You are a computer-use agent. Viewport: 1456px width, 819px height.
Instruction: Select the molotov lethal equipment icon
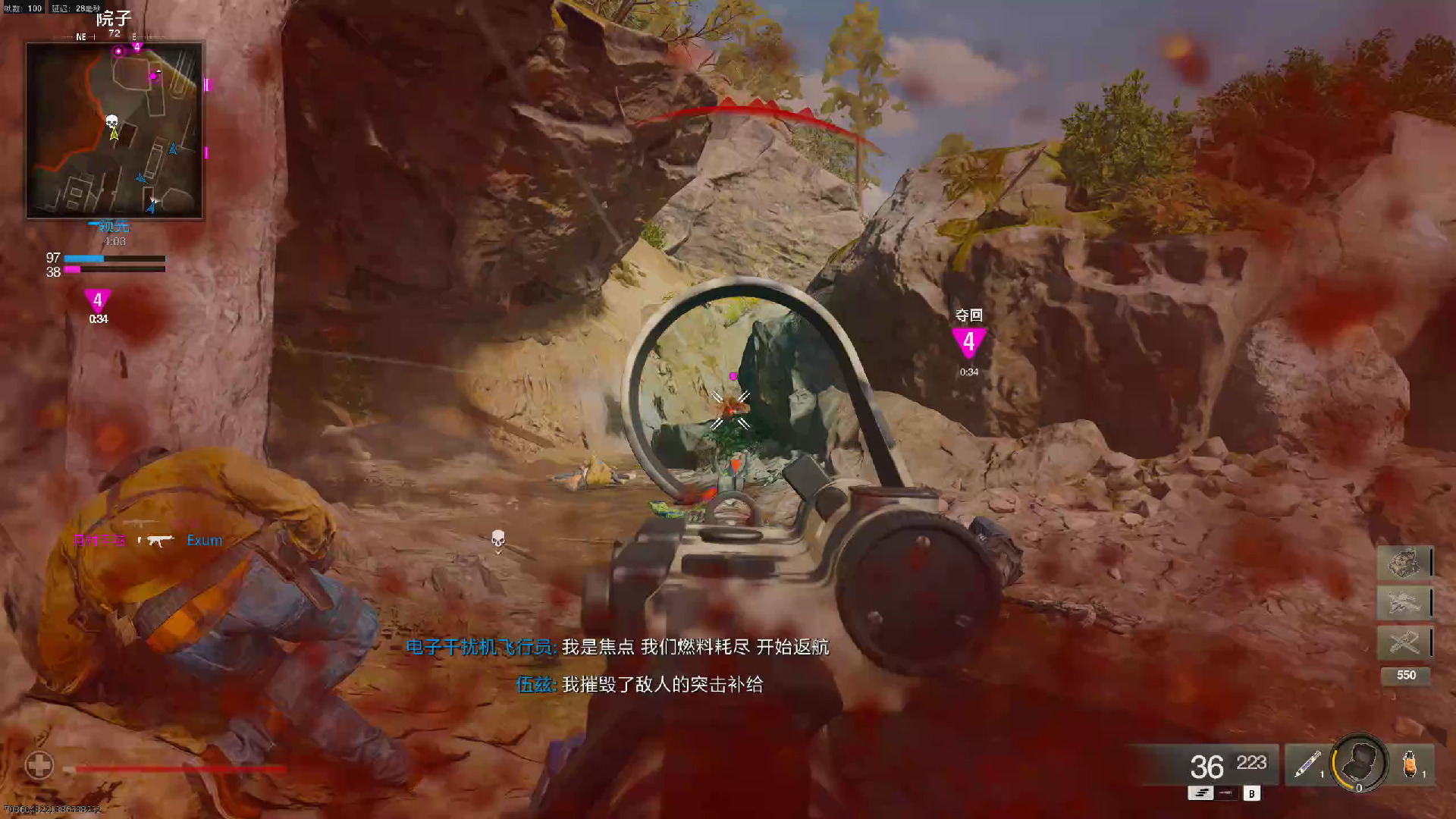1410,764
